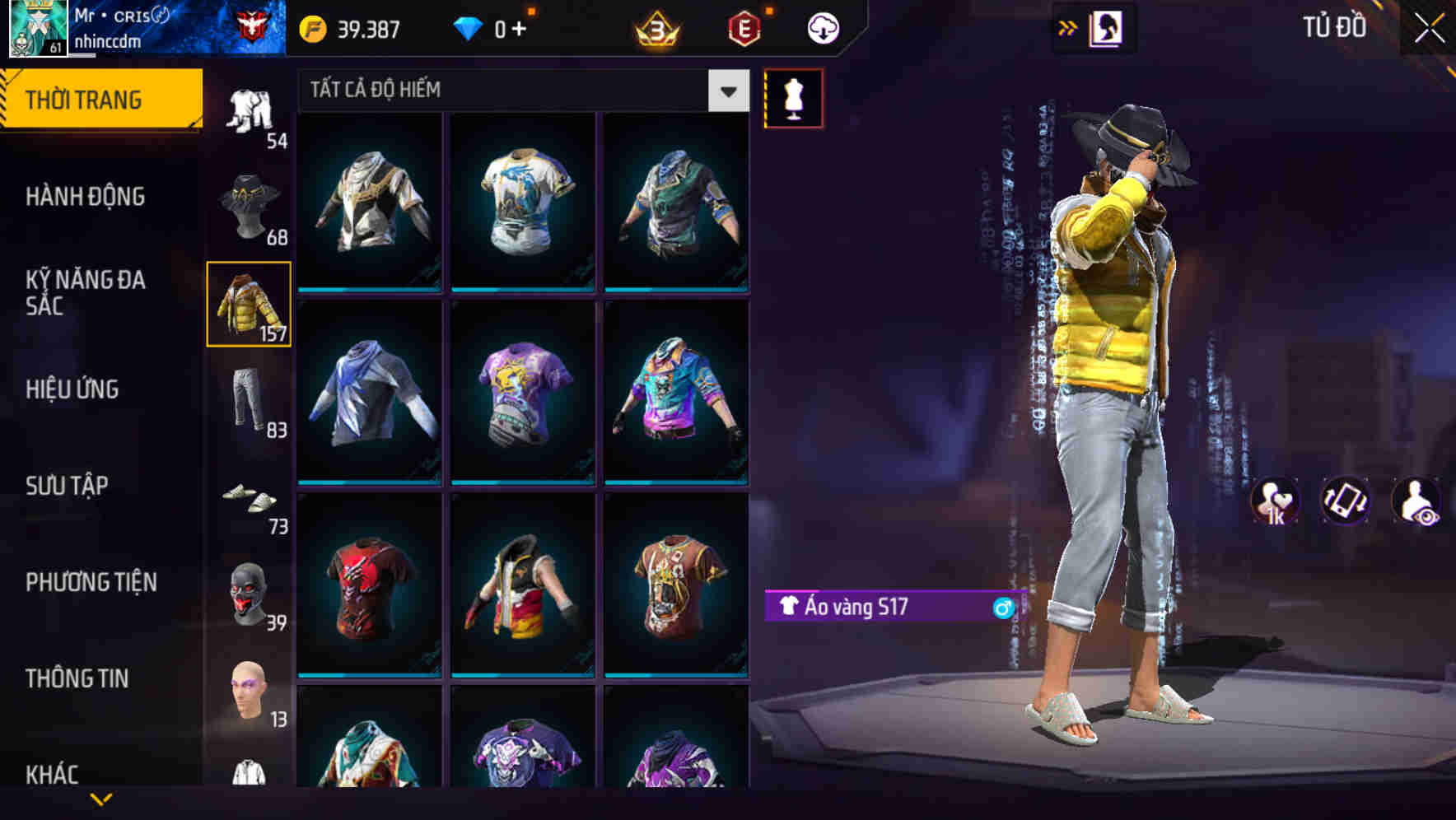Click the double arrows near top right
This screenshot has height=820, width=1456.
pyautogui.click(x=1068, y=27)
